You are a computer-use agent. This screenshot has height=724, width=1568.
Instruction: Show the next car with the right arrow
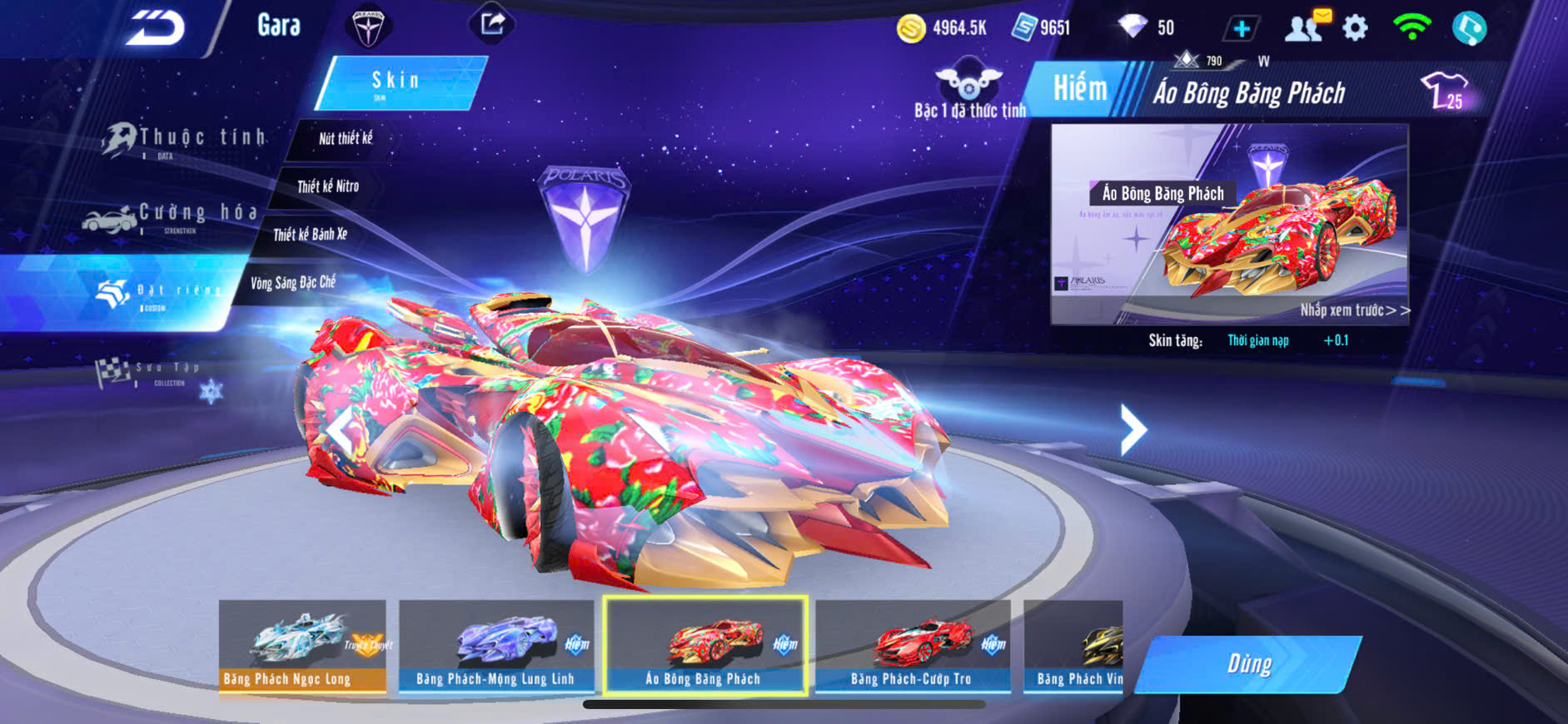[1132, 429]
